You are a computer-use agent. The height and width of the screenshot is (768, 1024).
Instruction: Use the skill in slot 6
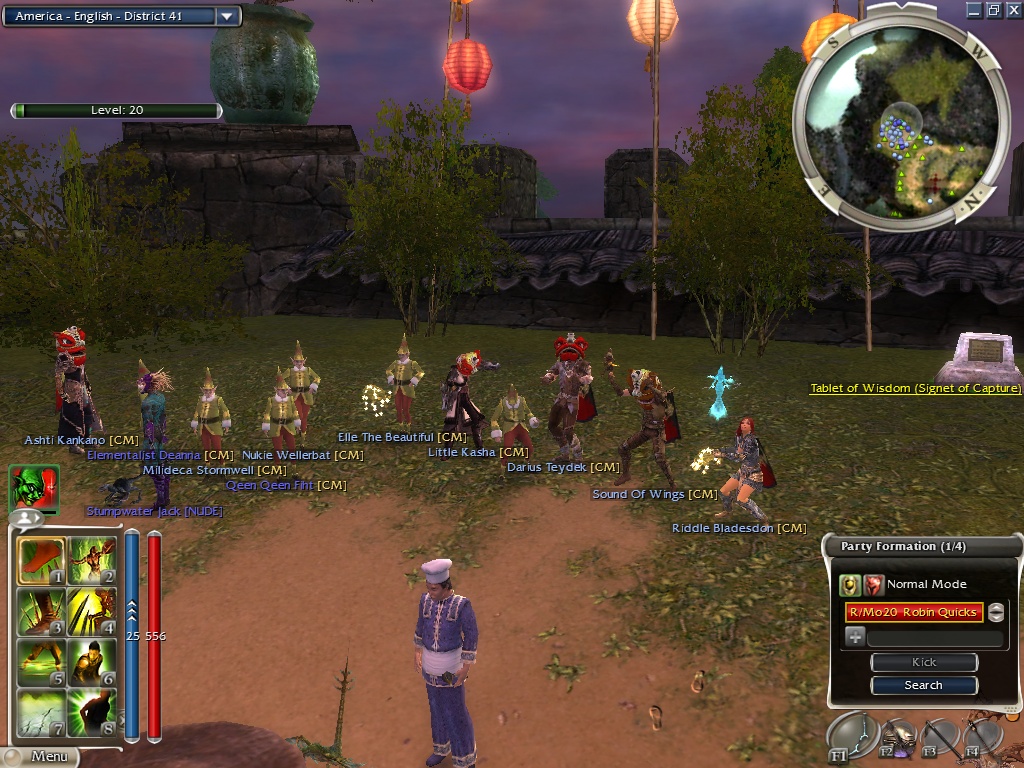92,662
